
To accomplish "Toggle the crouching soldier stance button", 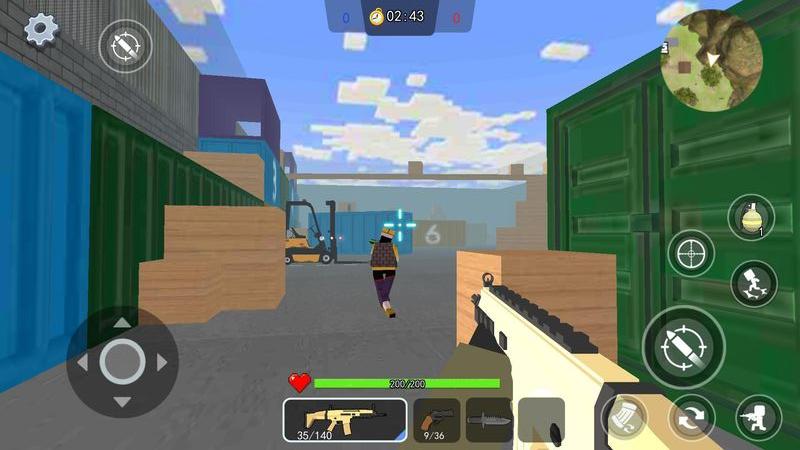I will pyautogui.click(x=758, y=417).
